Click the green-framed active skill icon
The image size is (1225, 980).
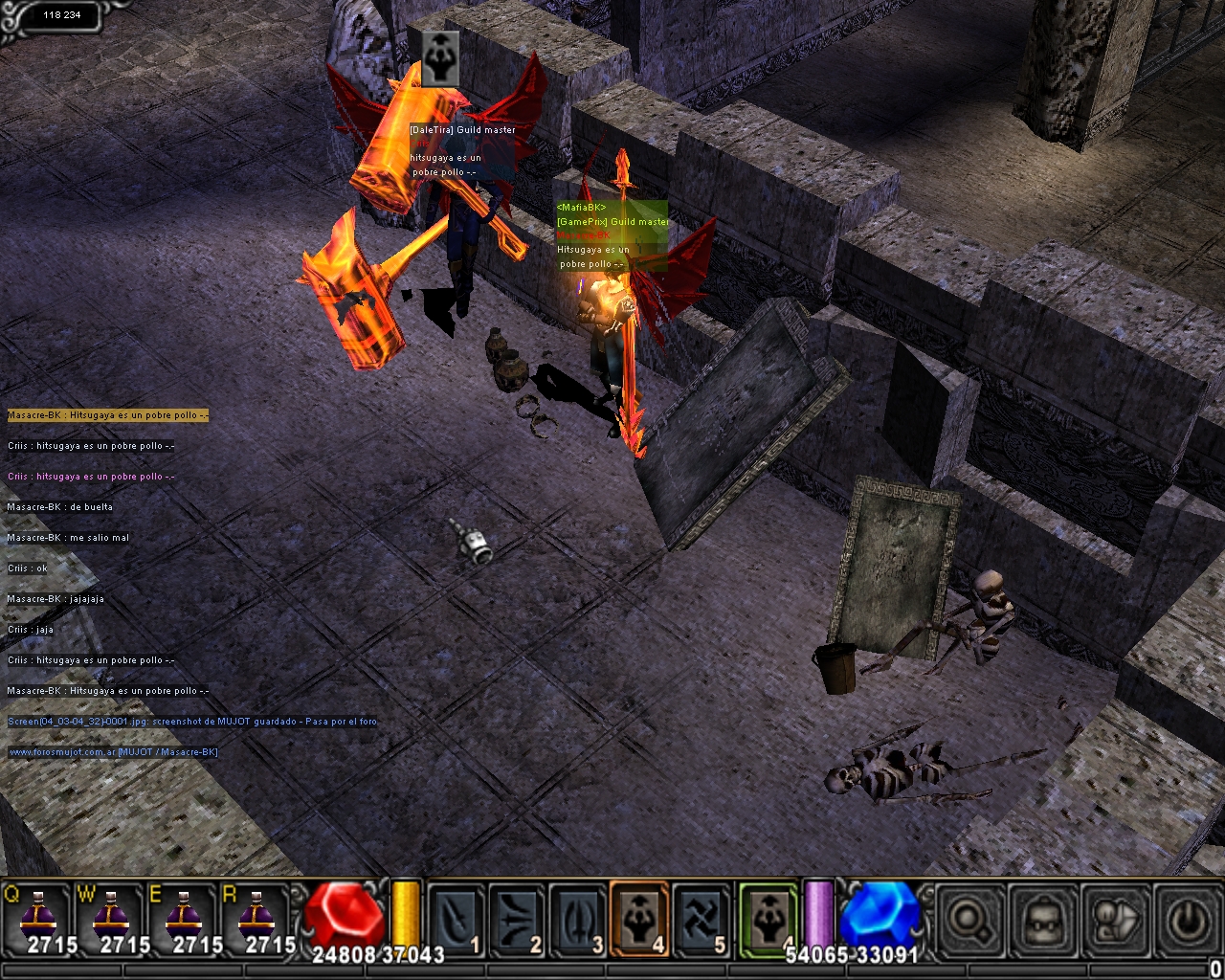pyautogui.click(x=768, y=919)
